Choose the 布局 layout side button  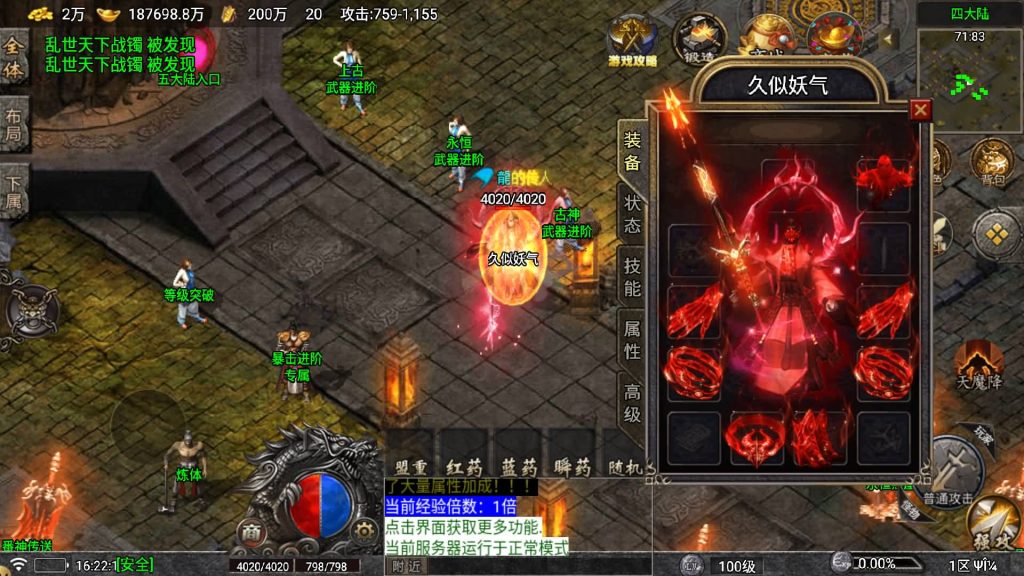tap(14, 122)
